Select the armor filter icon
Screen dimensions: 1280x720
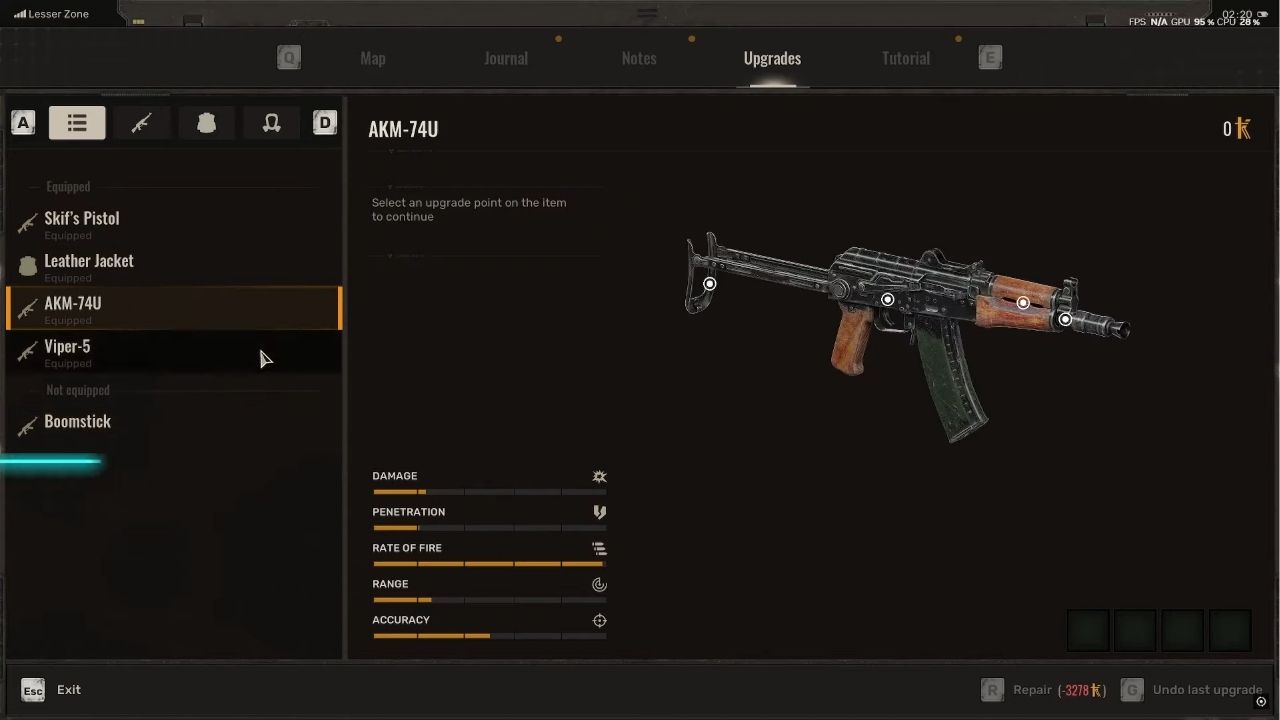point(206,122)
